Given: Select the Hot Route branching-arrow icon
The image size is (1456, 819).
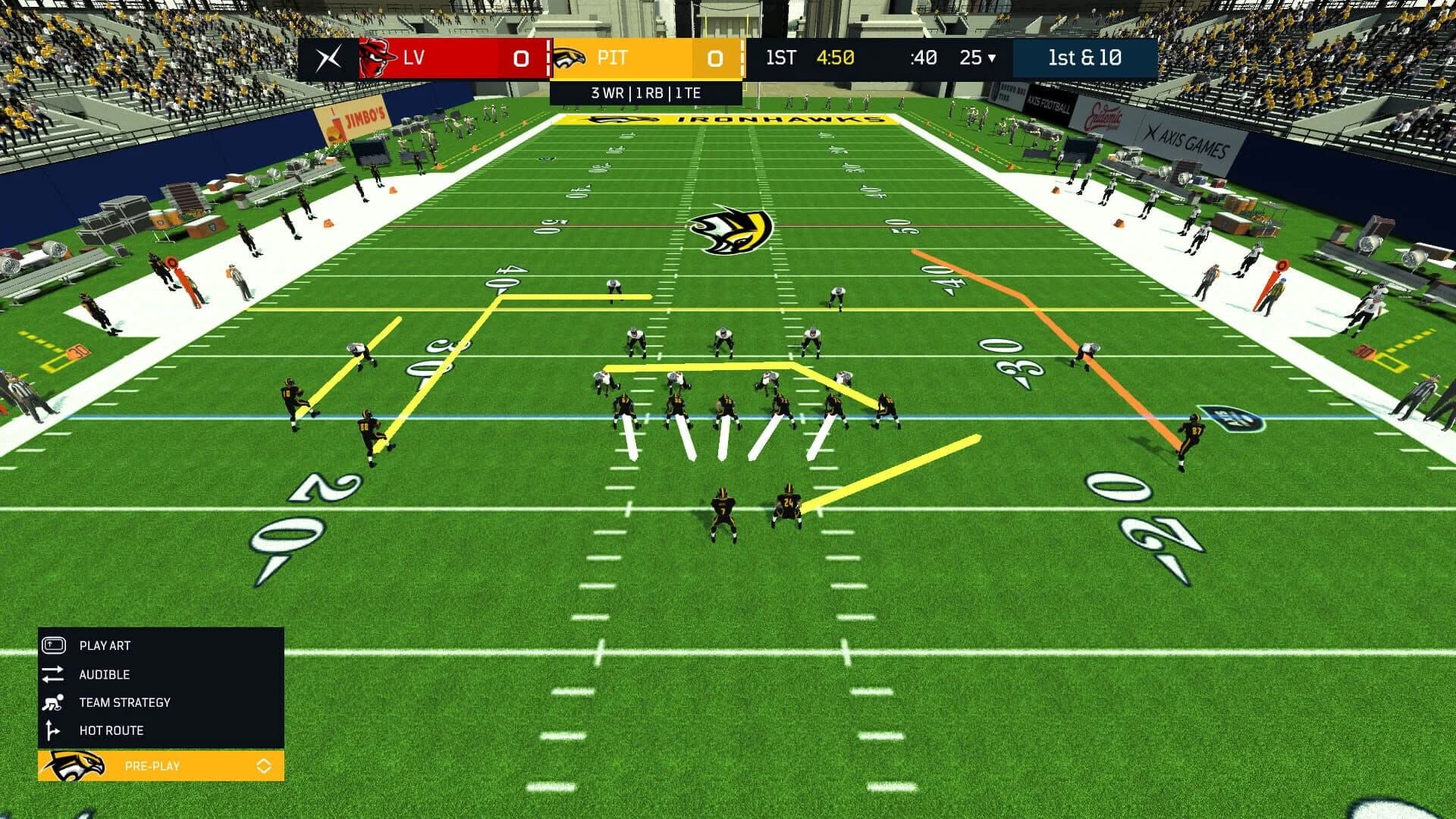Looking at the screenshot, I should pos(51,730).
